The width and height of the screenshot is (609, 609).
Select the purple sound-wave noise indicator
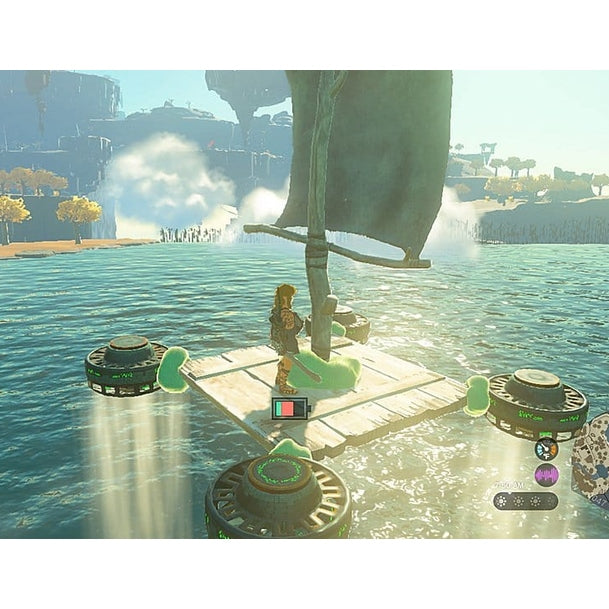coord(546,475)
